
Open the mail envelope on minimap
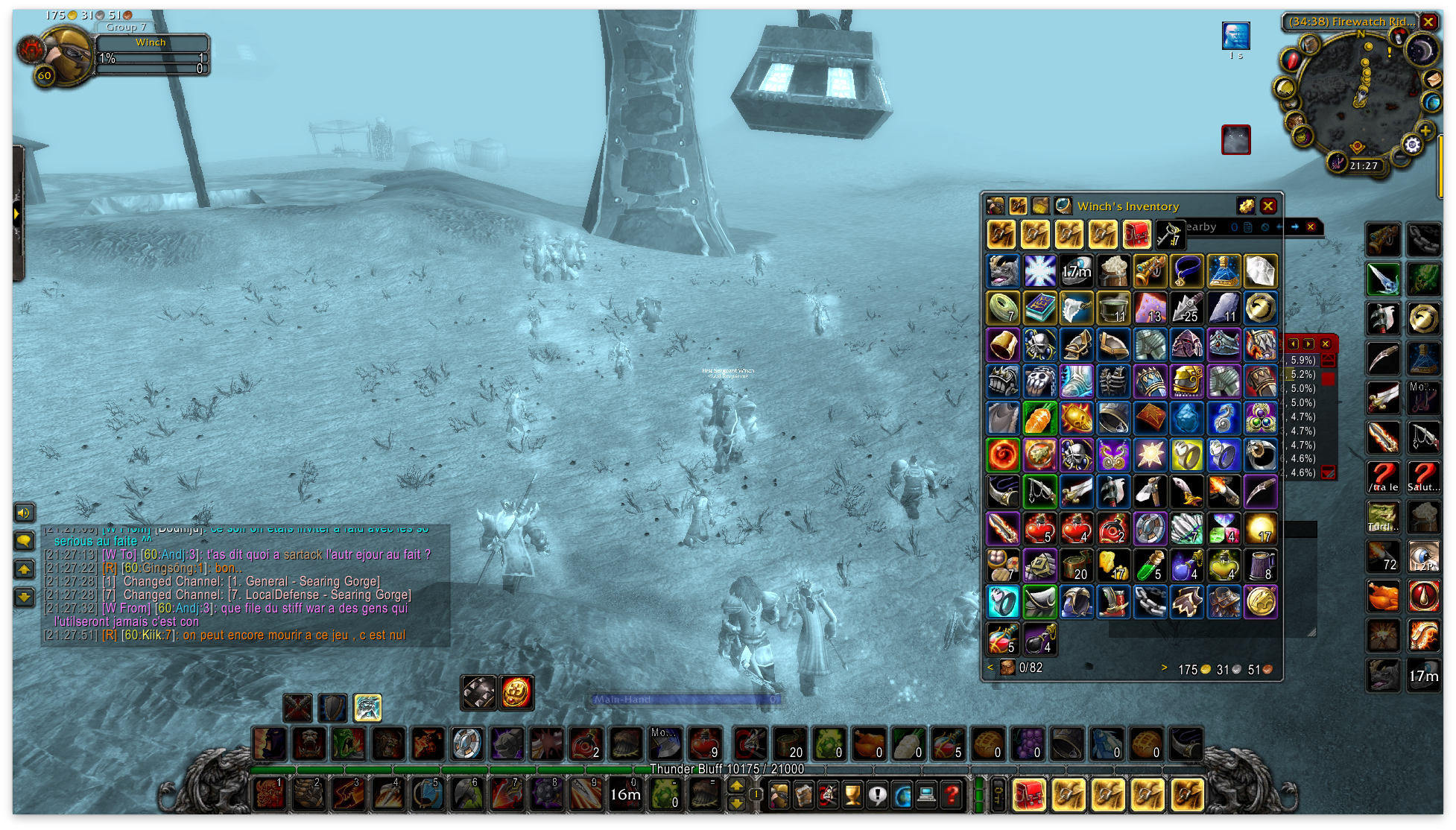coord(1433,79)
